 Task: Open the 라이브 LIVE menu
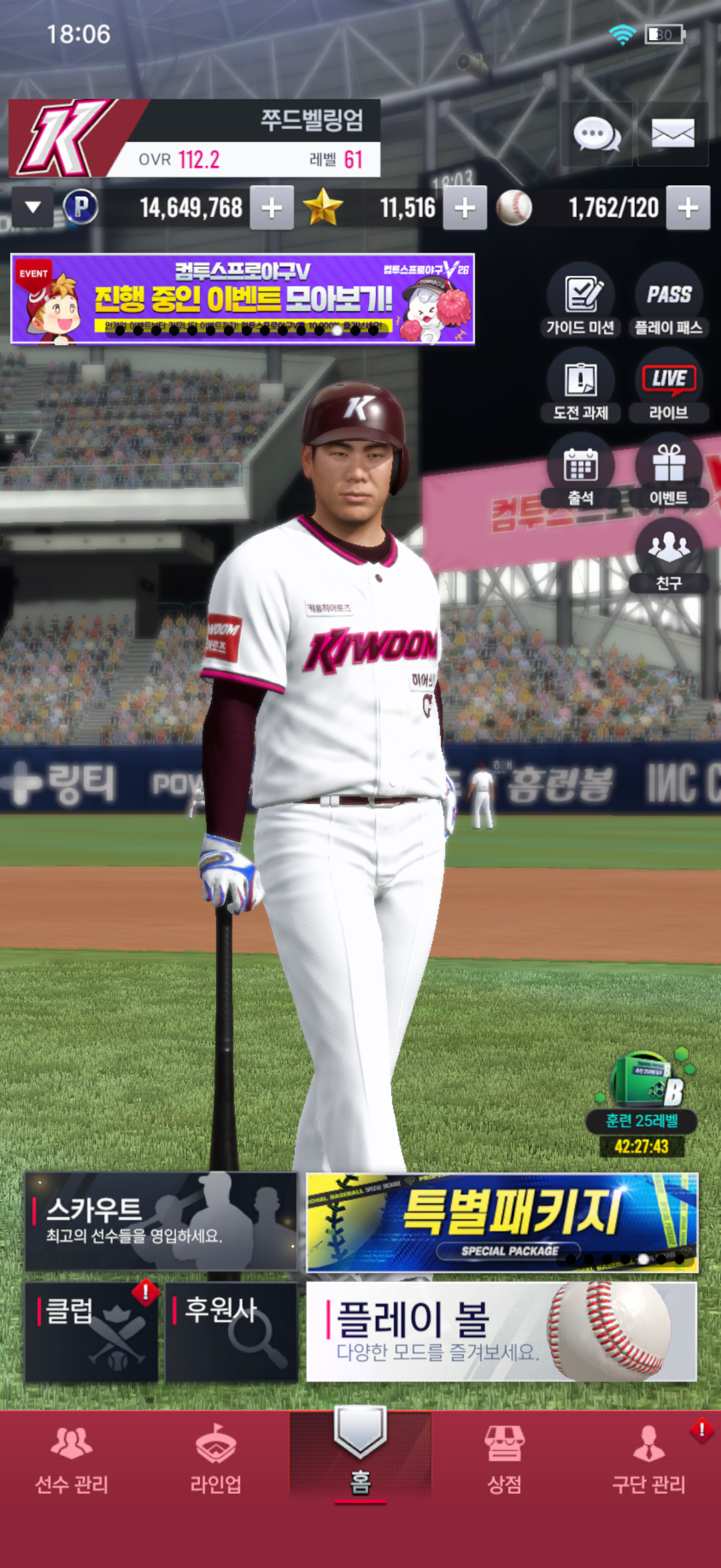coord(668,386)
